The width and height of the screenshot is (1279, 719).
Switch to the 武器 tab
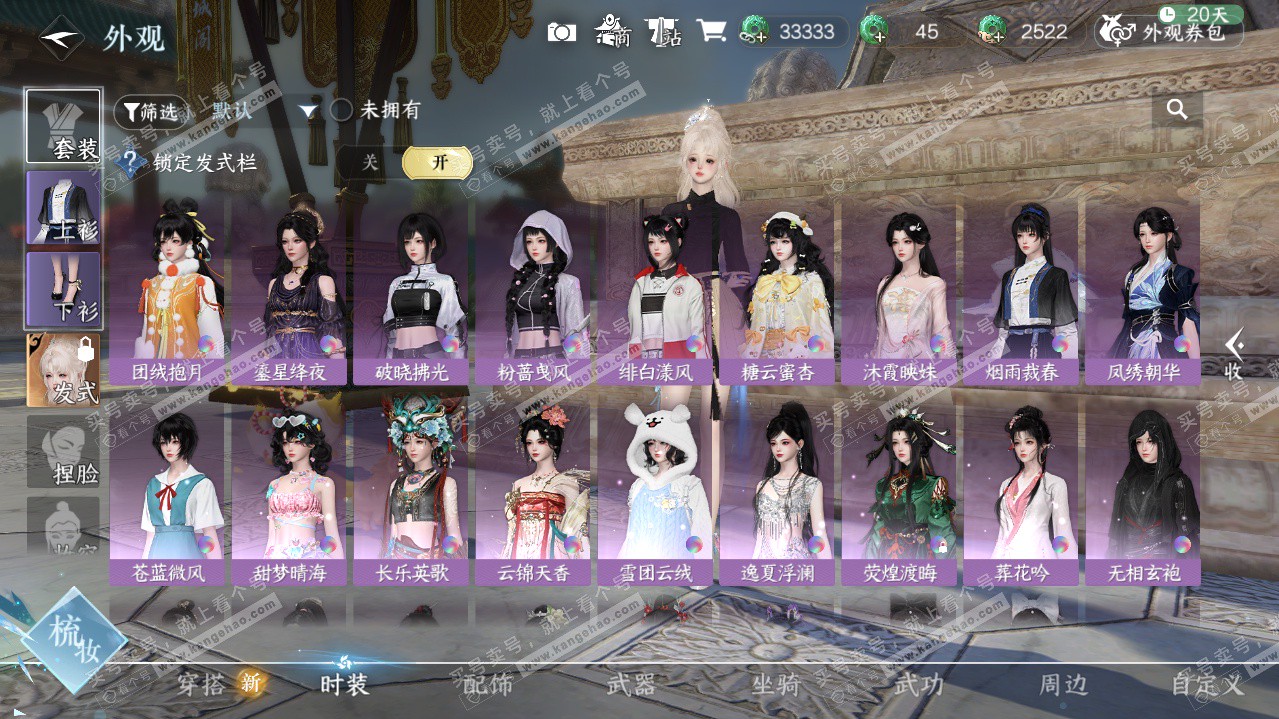pos(631,685)
